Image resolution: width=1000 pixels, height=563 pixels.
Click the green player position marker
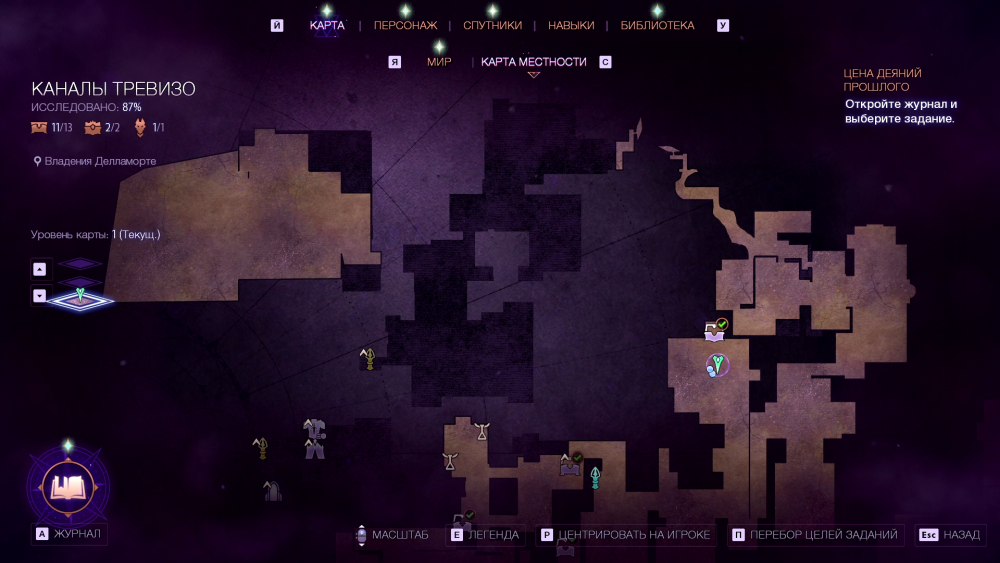coord(717,364)
